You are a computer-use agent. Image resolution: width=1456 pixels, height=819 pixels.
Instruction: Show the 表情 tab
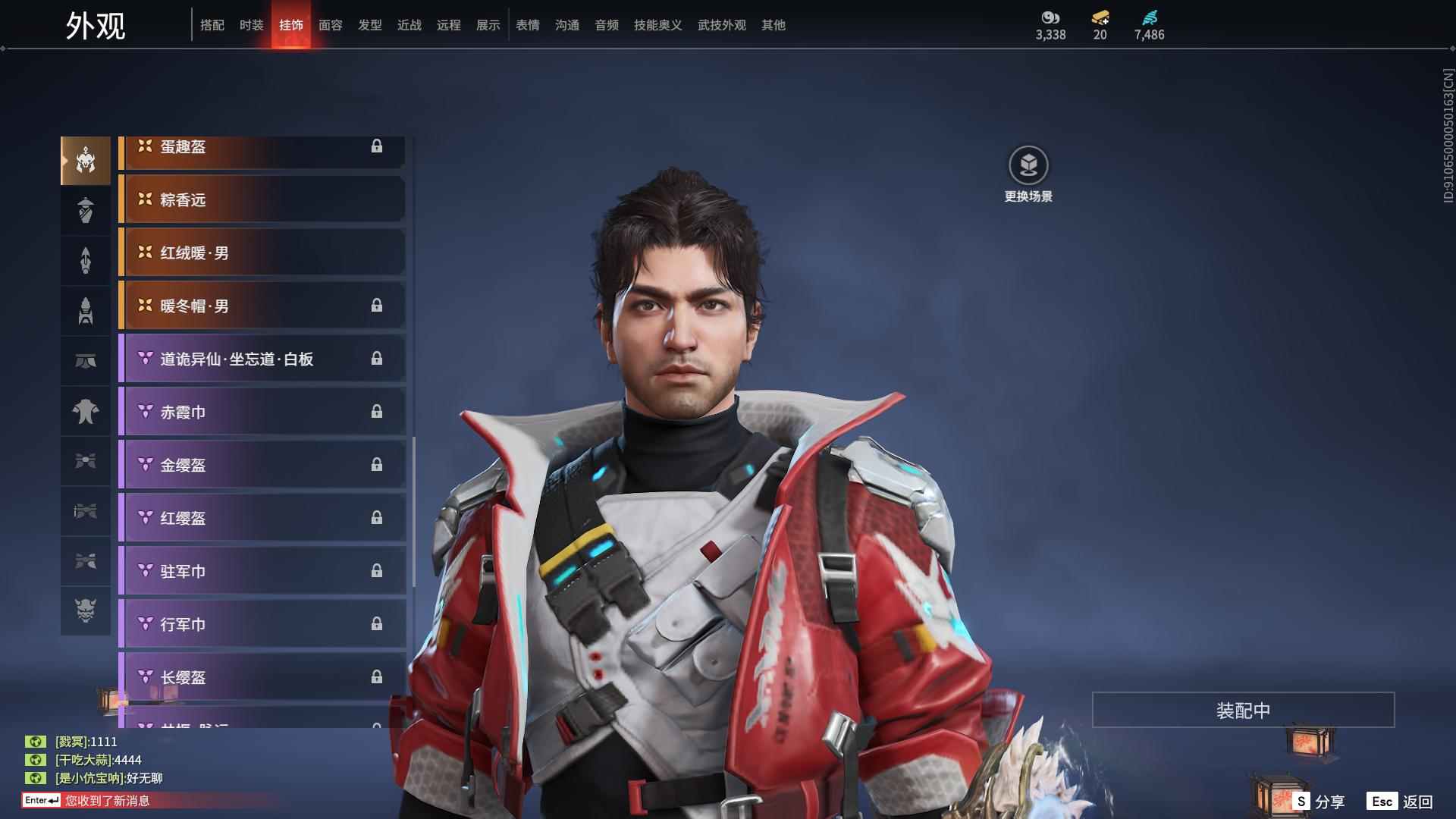tap(527, 25)
